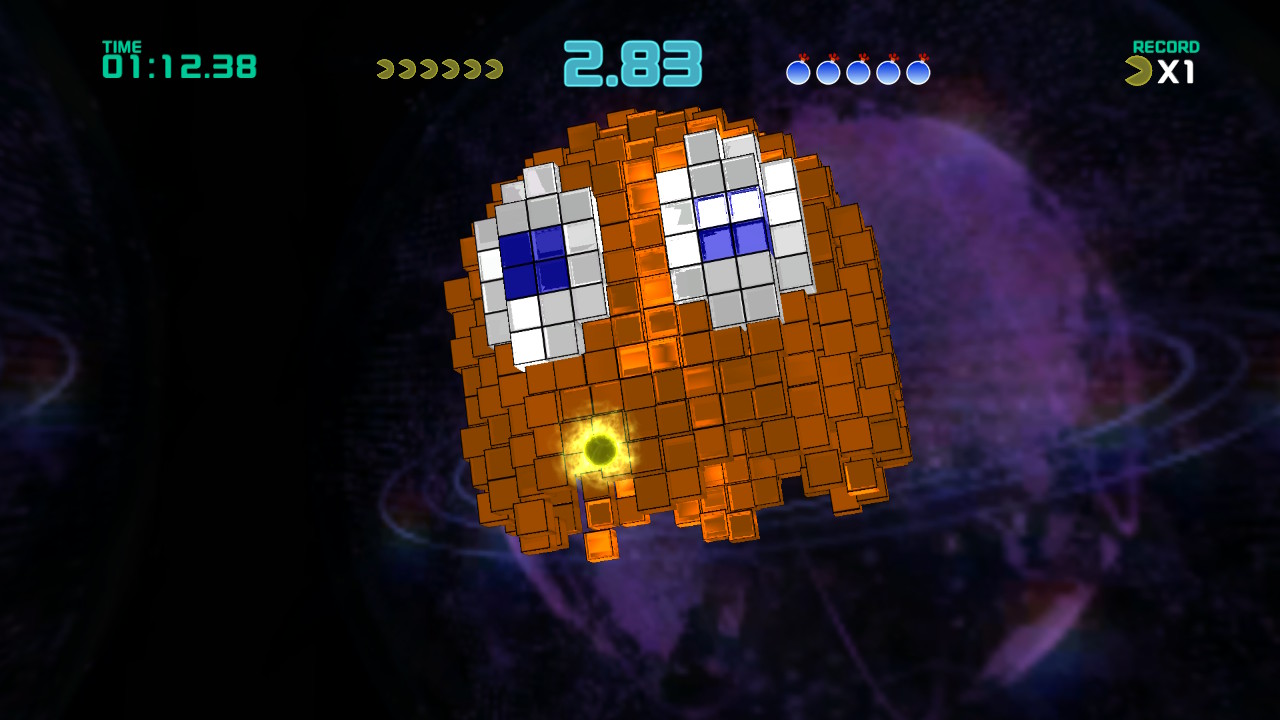The width and height of the screenshot is (1280, 720).
Task: Click the rightmost bomb icon
Action: (x=920, y=71)
